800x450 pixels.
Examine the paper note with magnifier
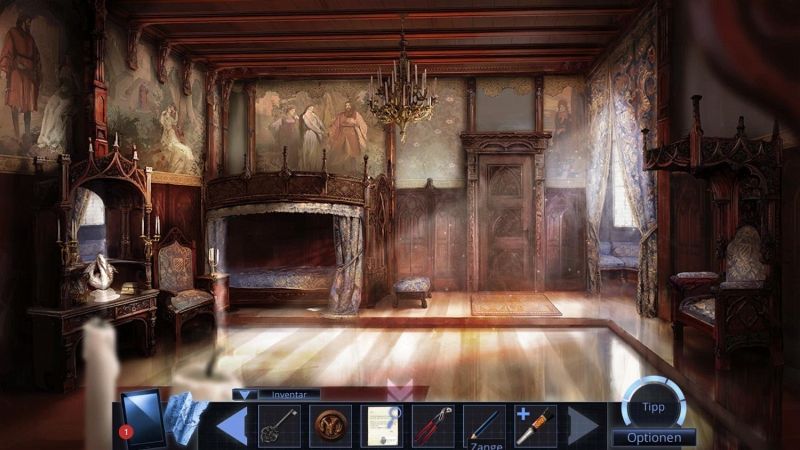click(381, 425)
